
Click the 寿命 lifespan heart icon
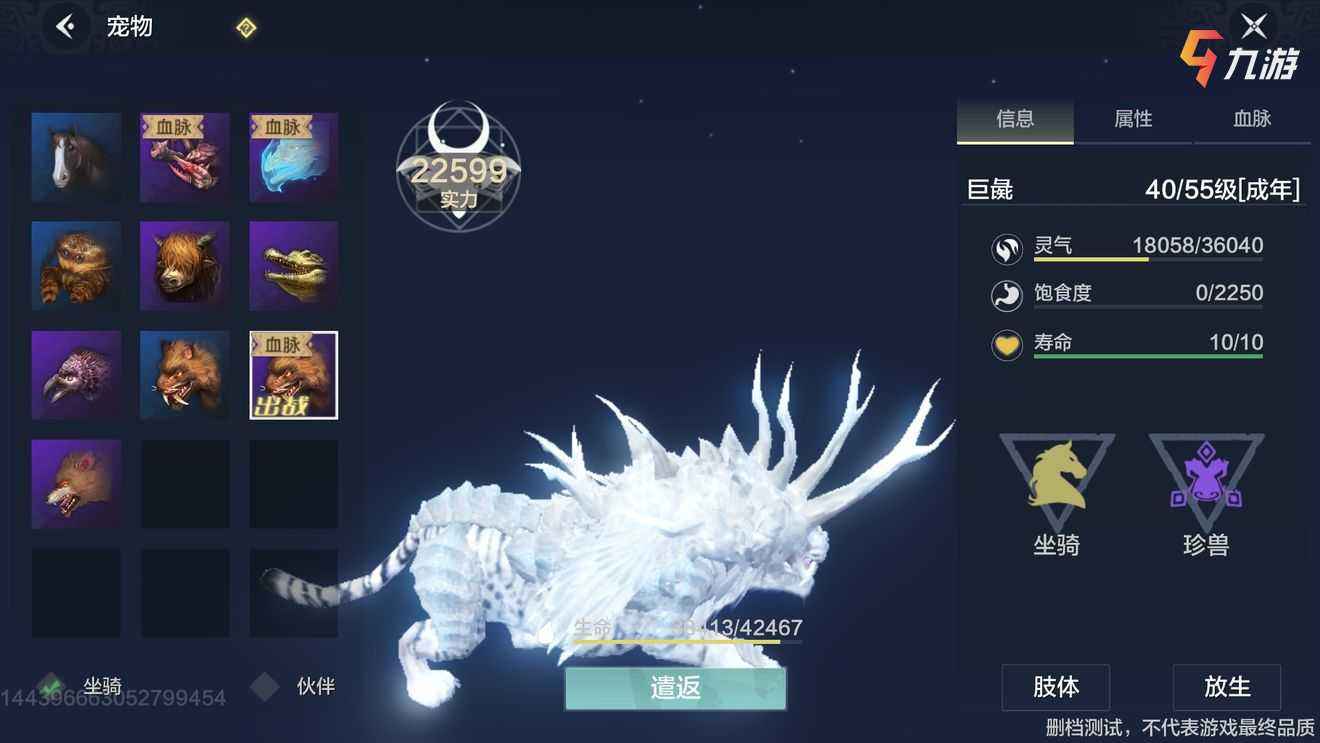tap(1006, 343)
